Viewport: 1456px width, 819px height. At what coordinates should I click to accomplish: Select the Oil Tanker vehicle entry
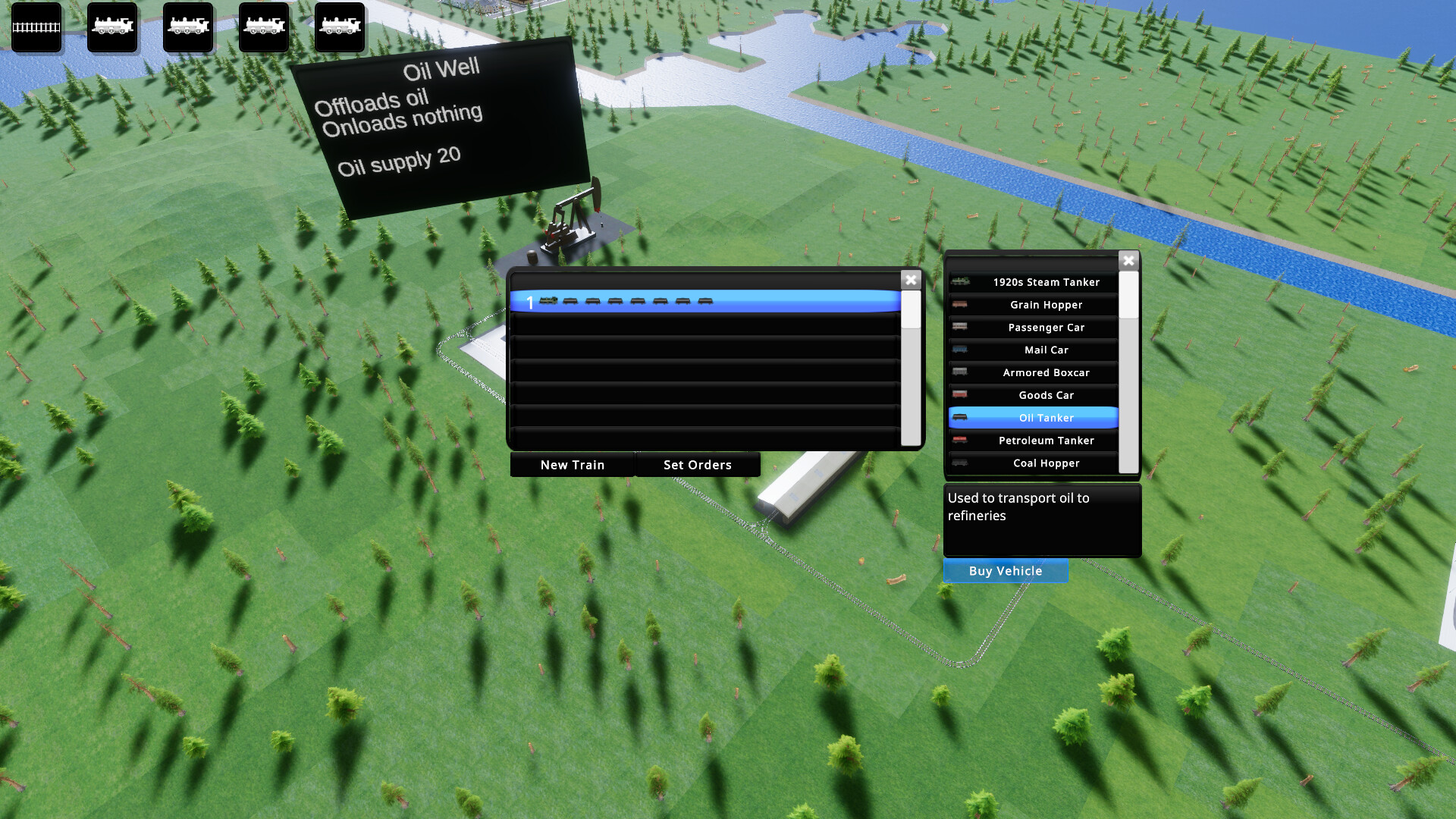click(1046, 418)
